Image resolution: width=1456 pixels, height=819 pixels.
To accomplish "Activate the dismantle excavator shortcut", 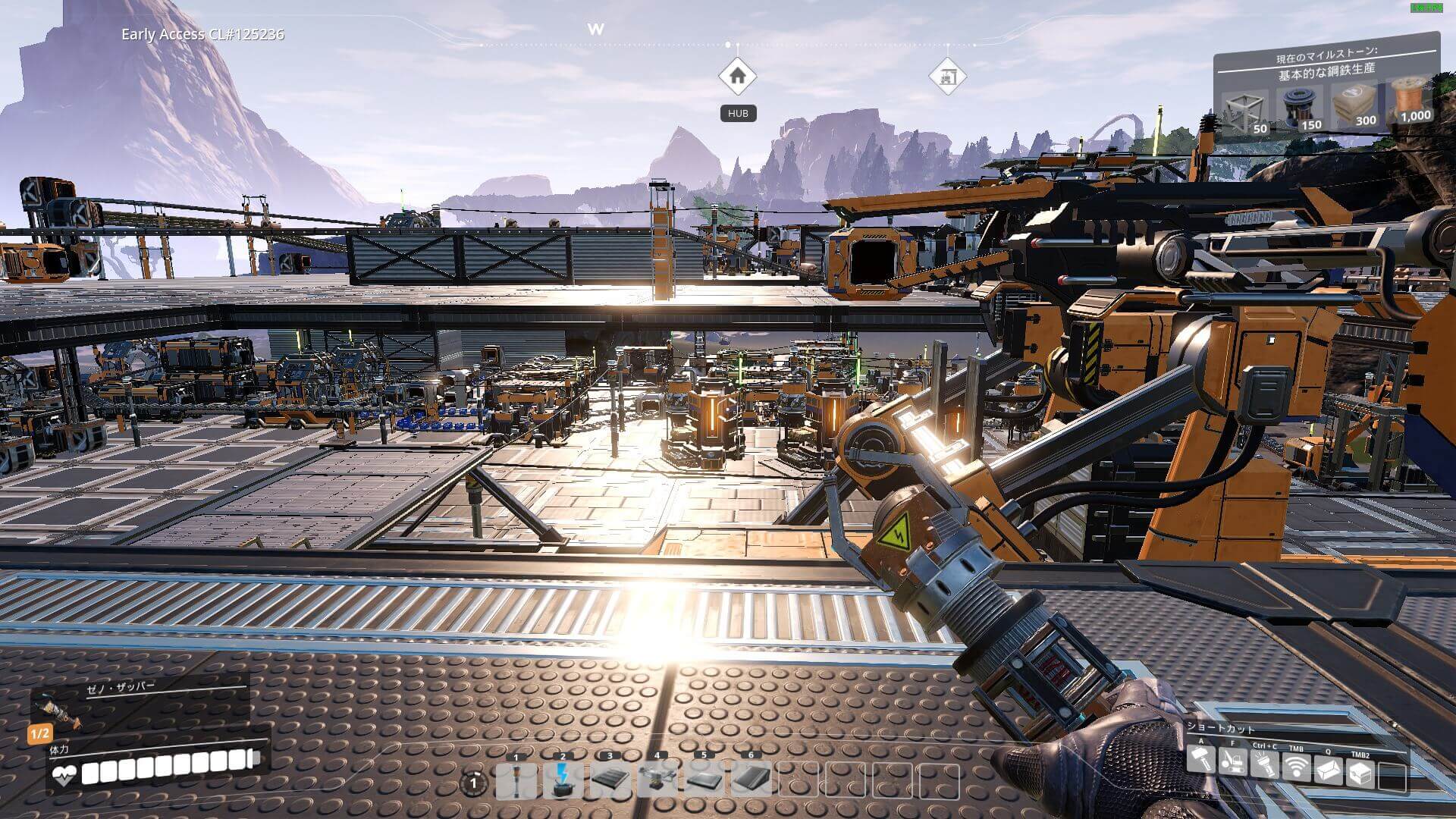I will coord(1232,762).
